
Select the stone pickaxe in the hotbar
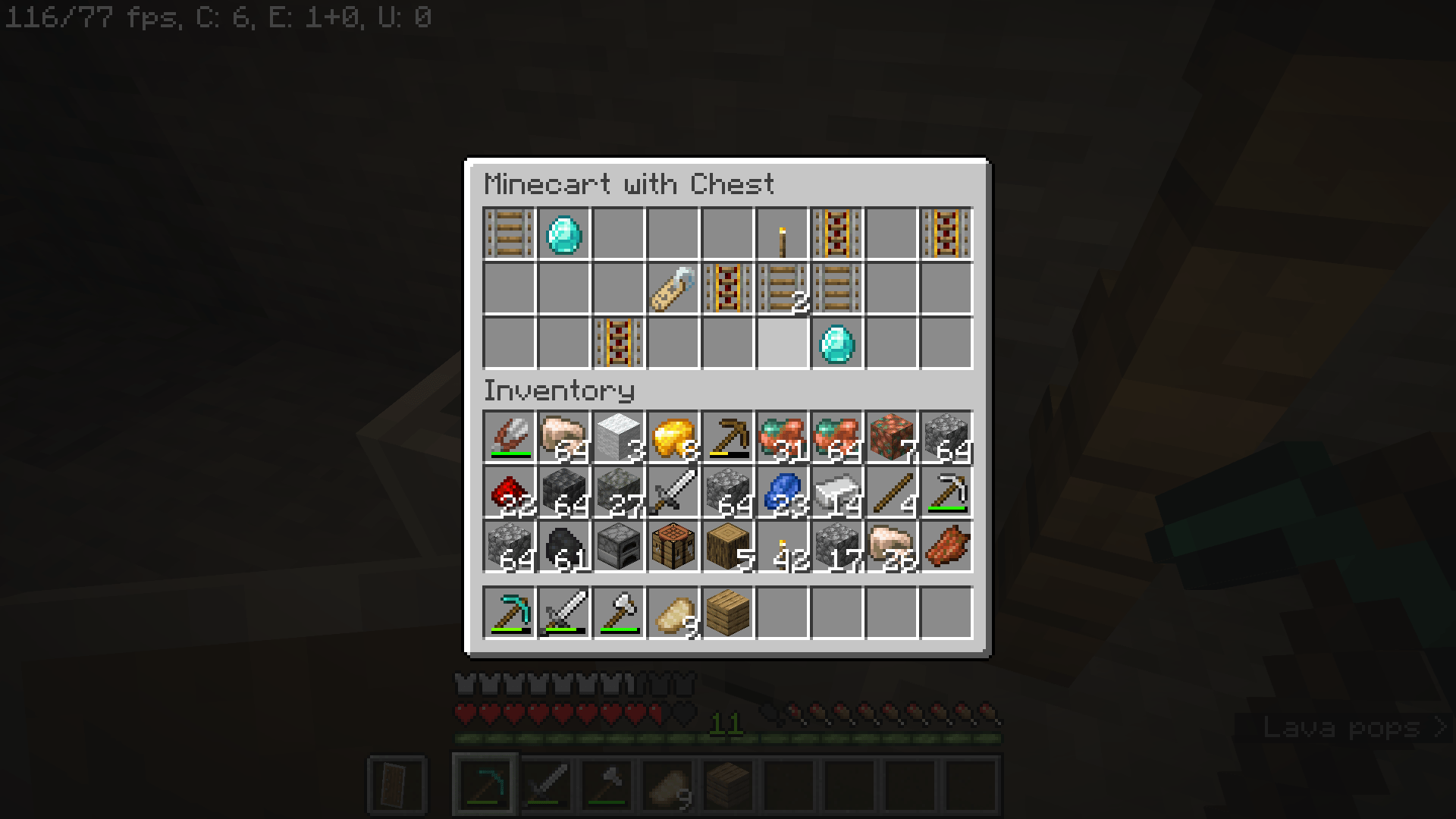[508, 613]
